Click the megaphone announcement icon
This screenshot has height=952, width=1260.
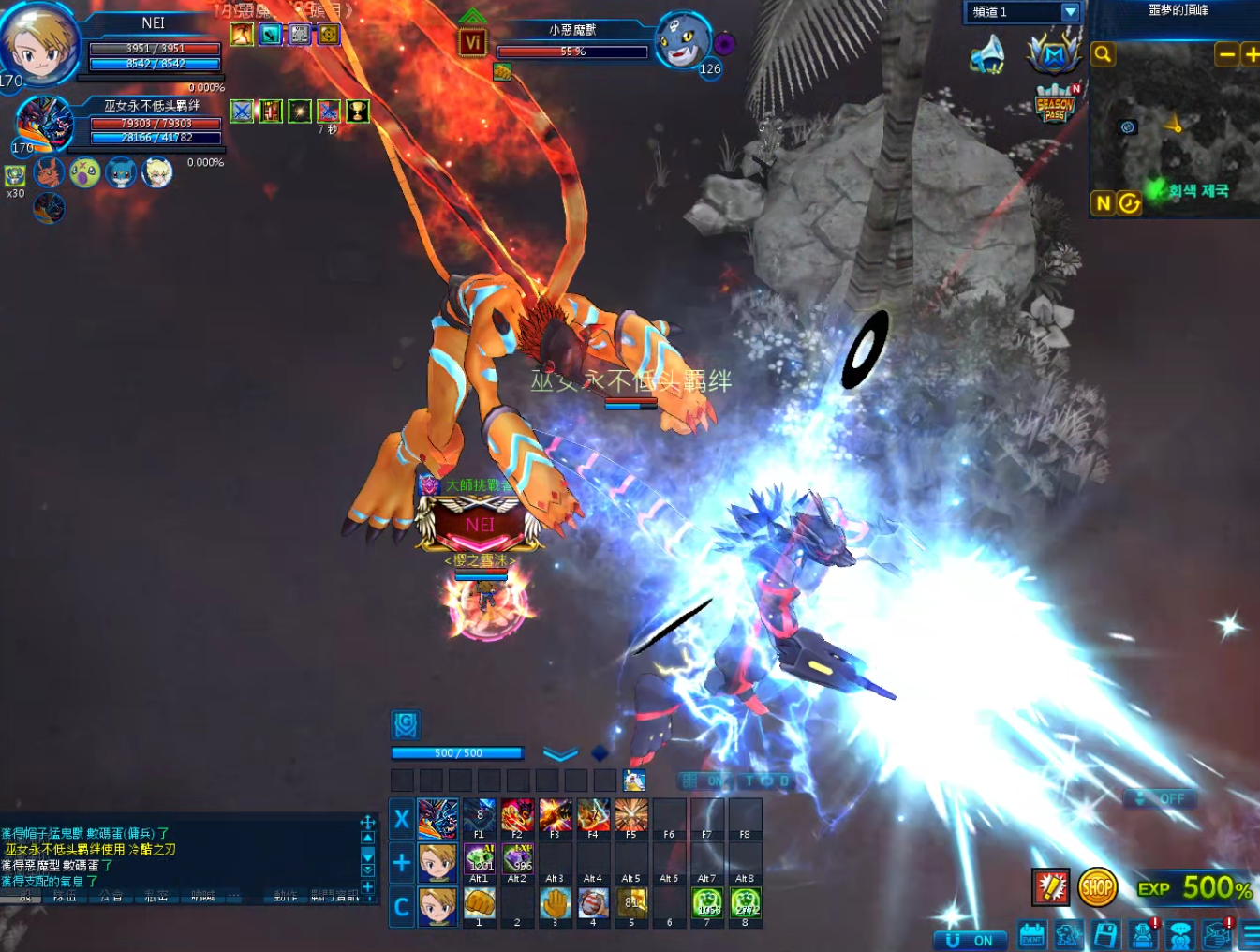click(987, 55)
